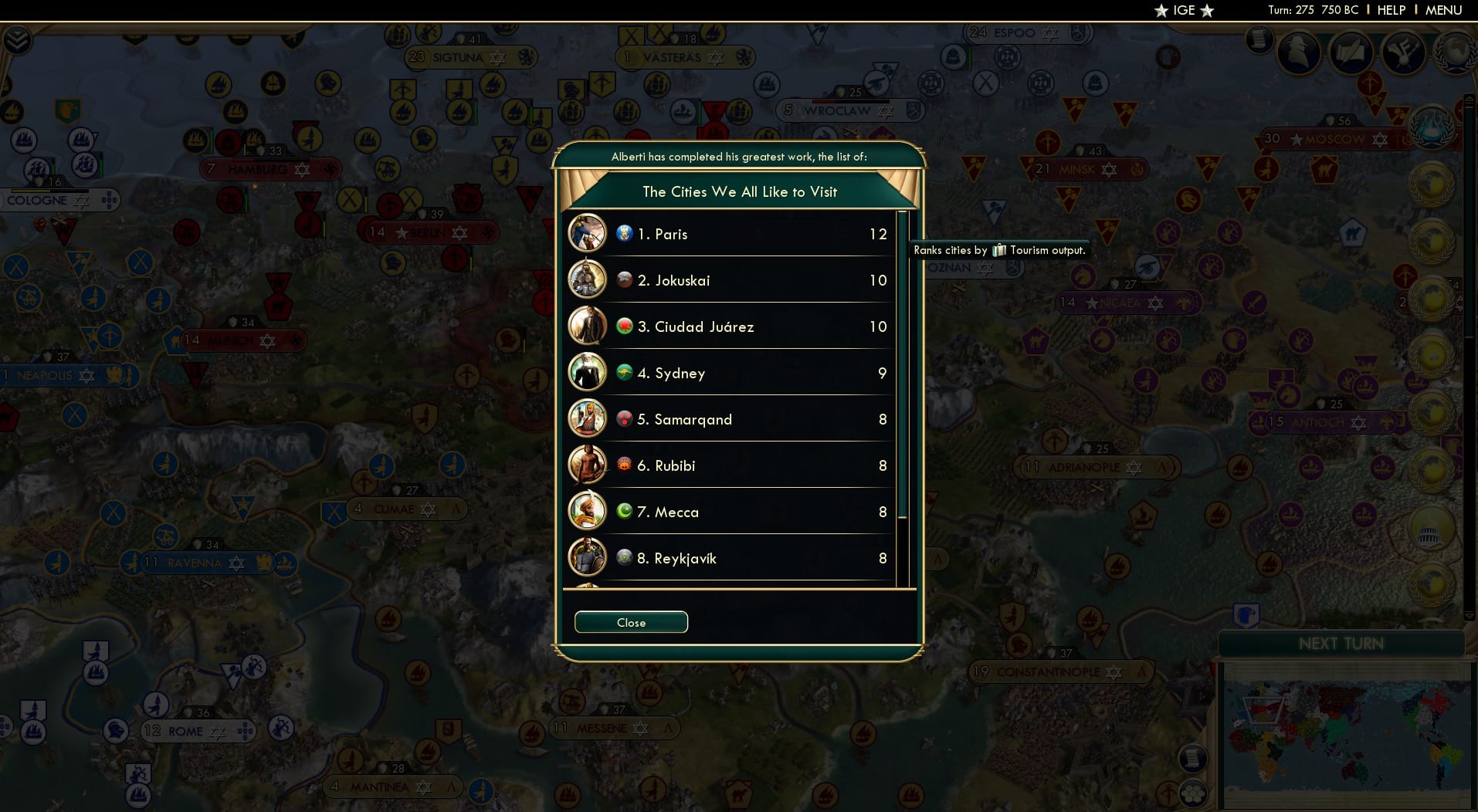Image resolution: width=1478 pixels, height=812 pixels.
Task: Click the scroll-up arrow on the right notification stack
Action: (1470, 99)
